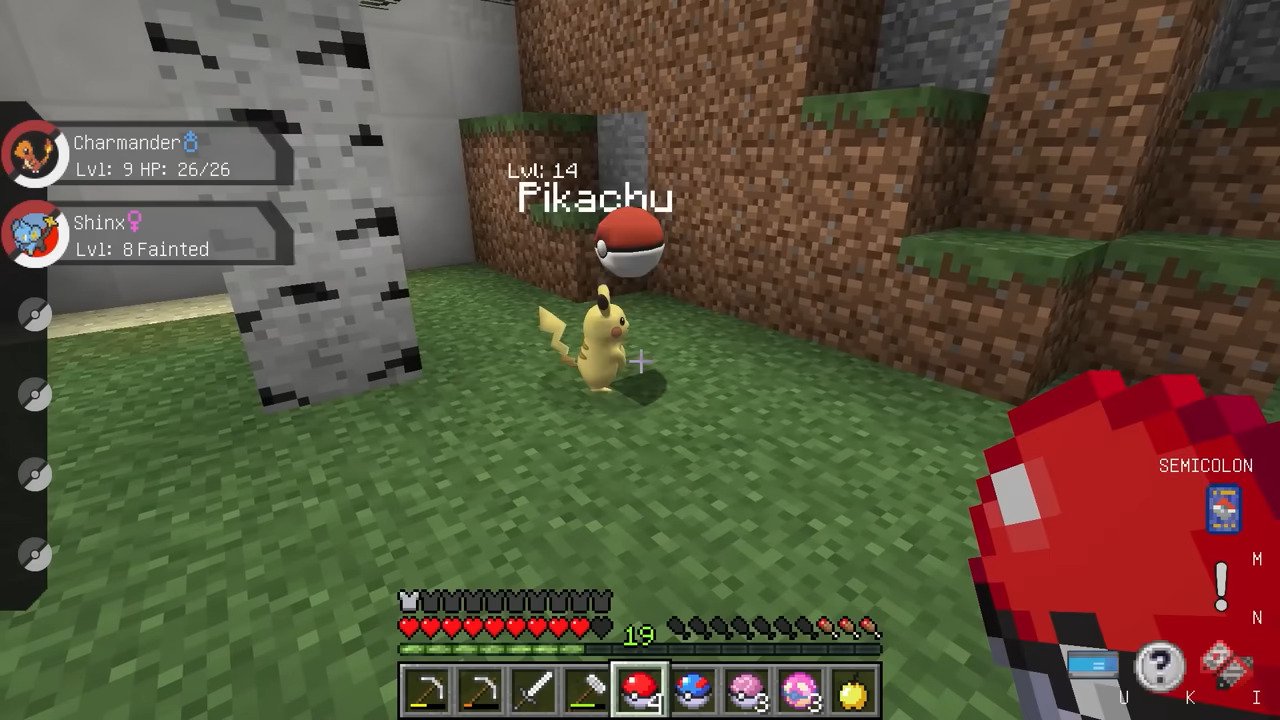Toggle the bottom empty pokéball party slot

tap(35, 555)
